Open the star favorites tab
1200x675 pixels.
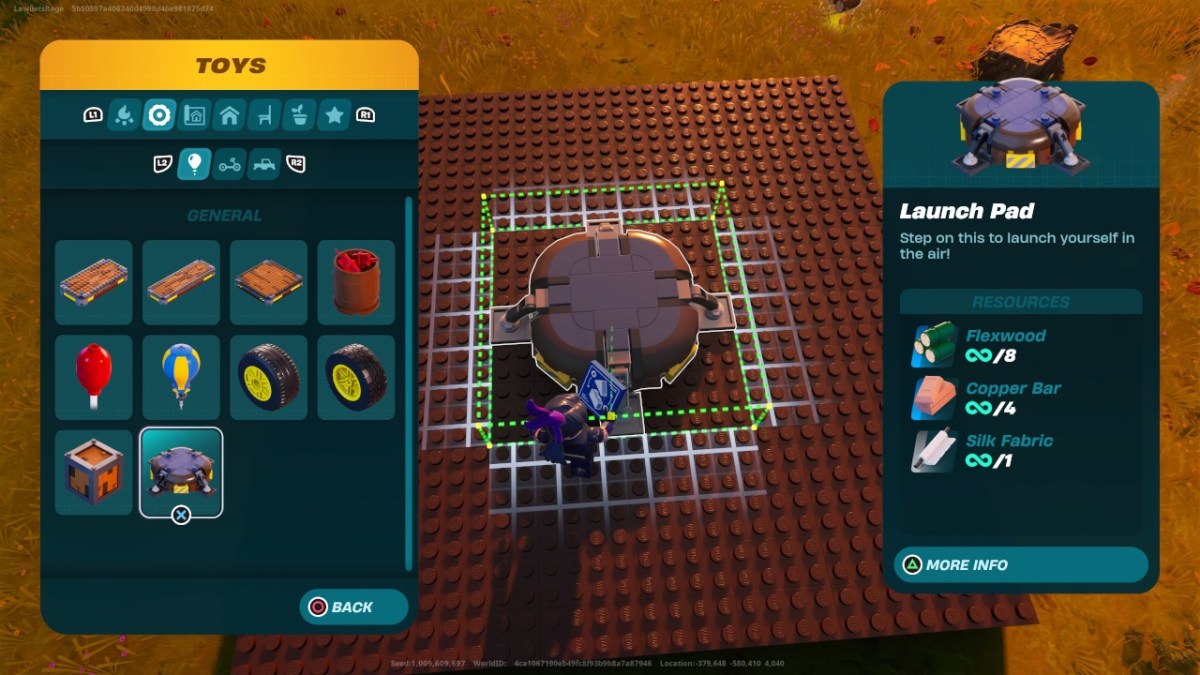pyautogui.click(x=334, y=115)
